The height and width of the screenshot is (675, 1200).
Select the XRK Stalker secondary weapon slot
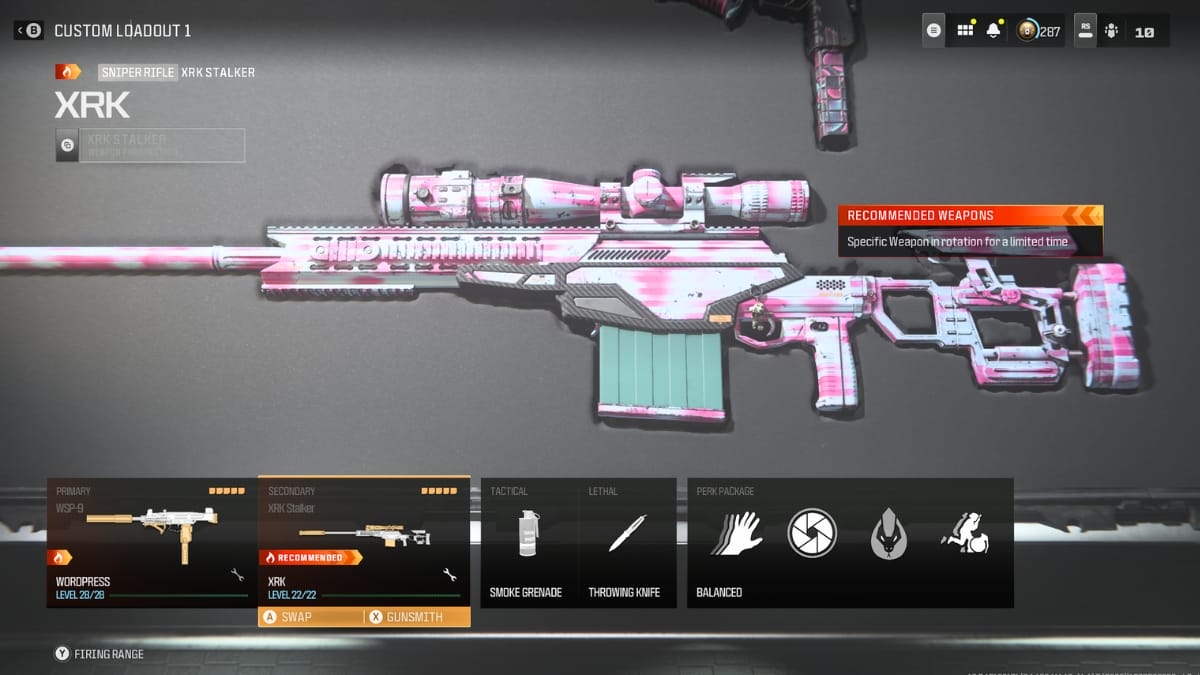[364, 540]
